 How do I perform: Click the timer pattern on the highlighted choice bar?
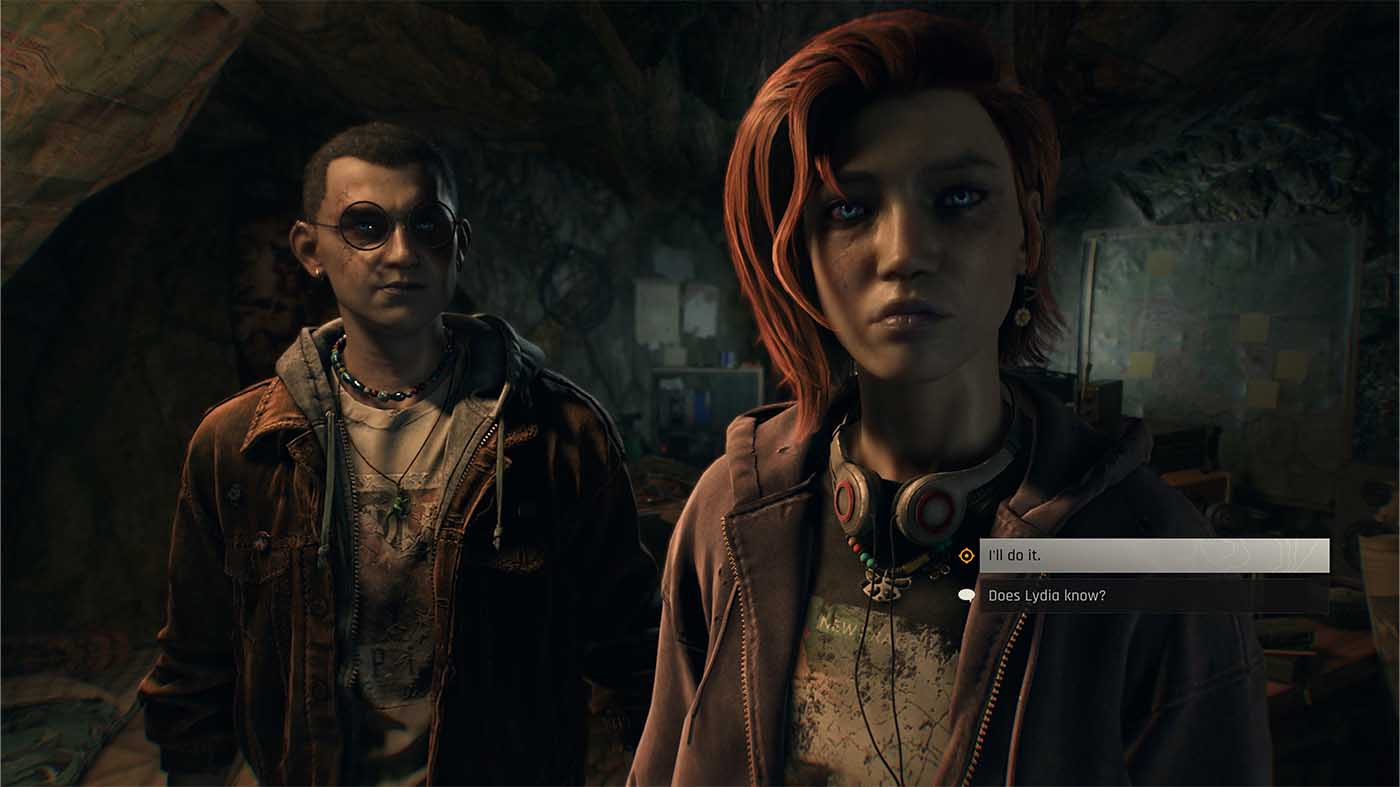pos(1270,558)
